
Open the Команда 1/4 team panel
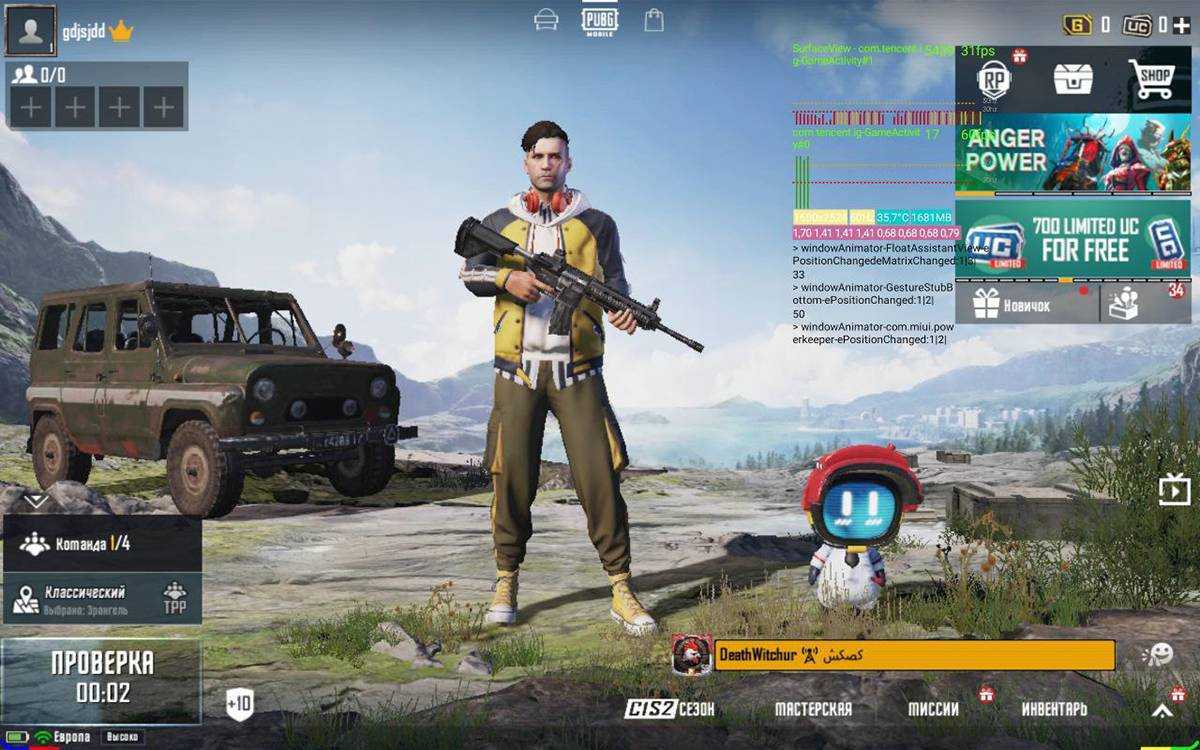pos(101,544)
